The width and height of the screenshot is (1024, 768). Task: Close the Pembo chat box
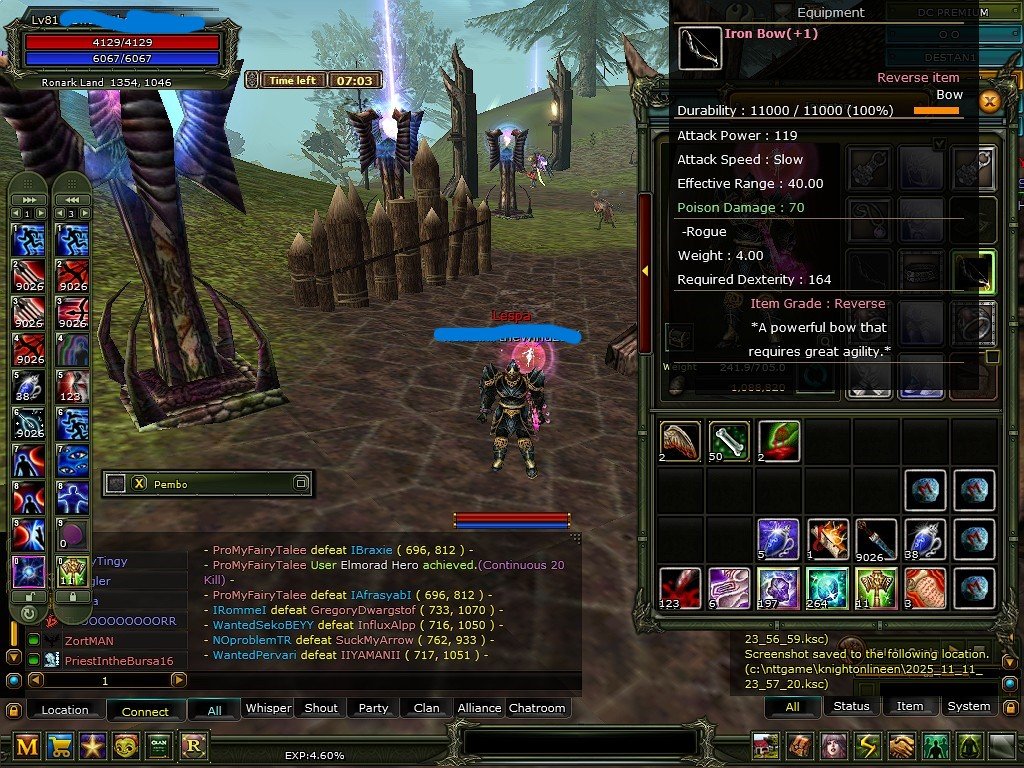140,483
